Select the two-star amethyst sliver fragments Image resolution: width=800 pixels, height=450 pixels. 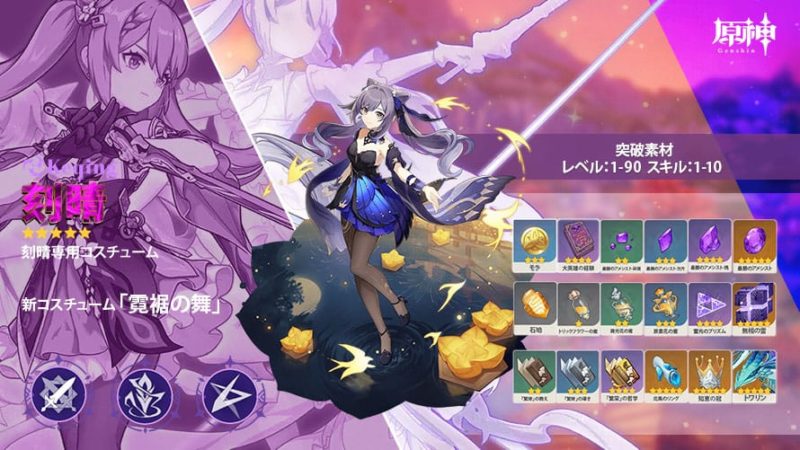click(622, 240)
